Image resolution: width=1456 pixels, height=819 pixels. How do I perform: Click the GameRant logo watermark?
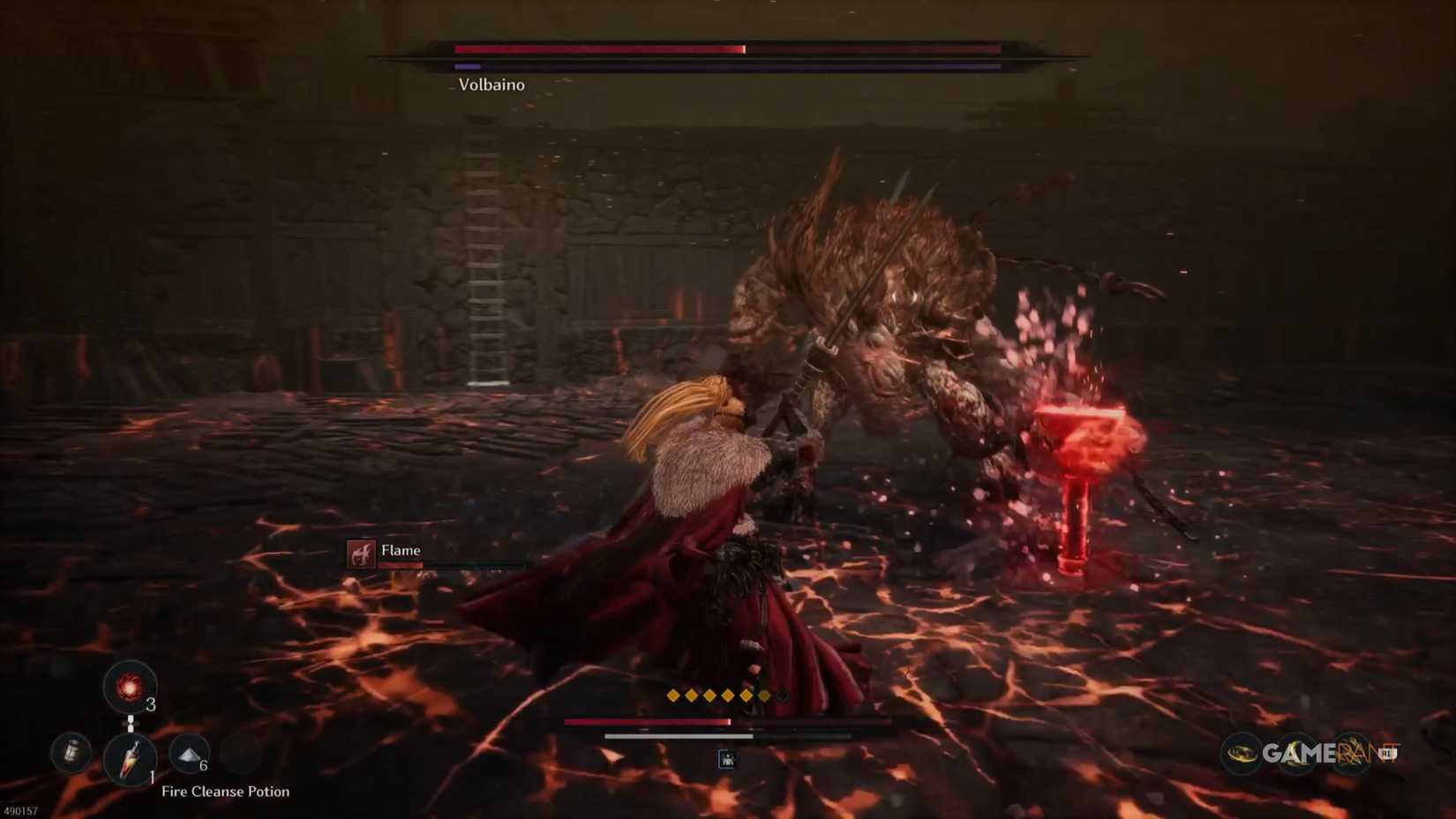(1304, 754)
